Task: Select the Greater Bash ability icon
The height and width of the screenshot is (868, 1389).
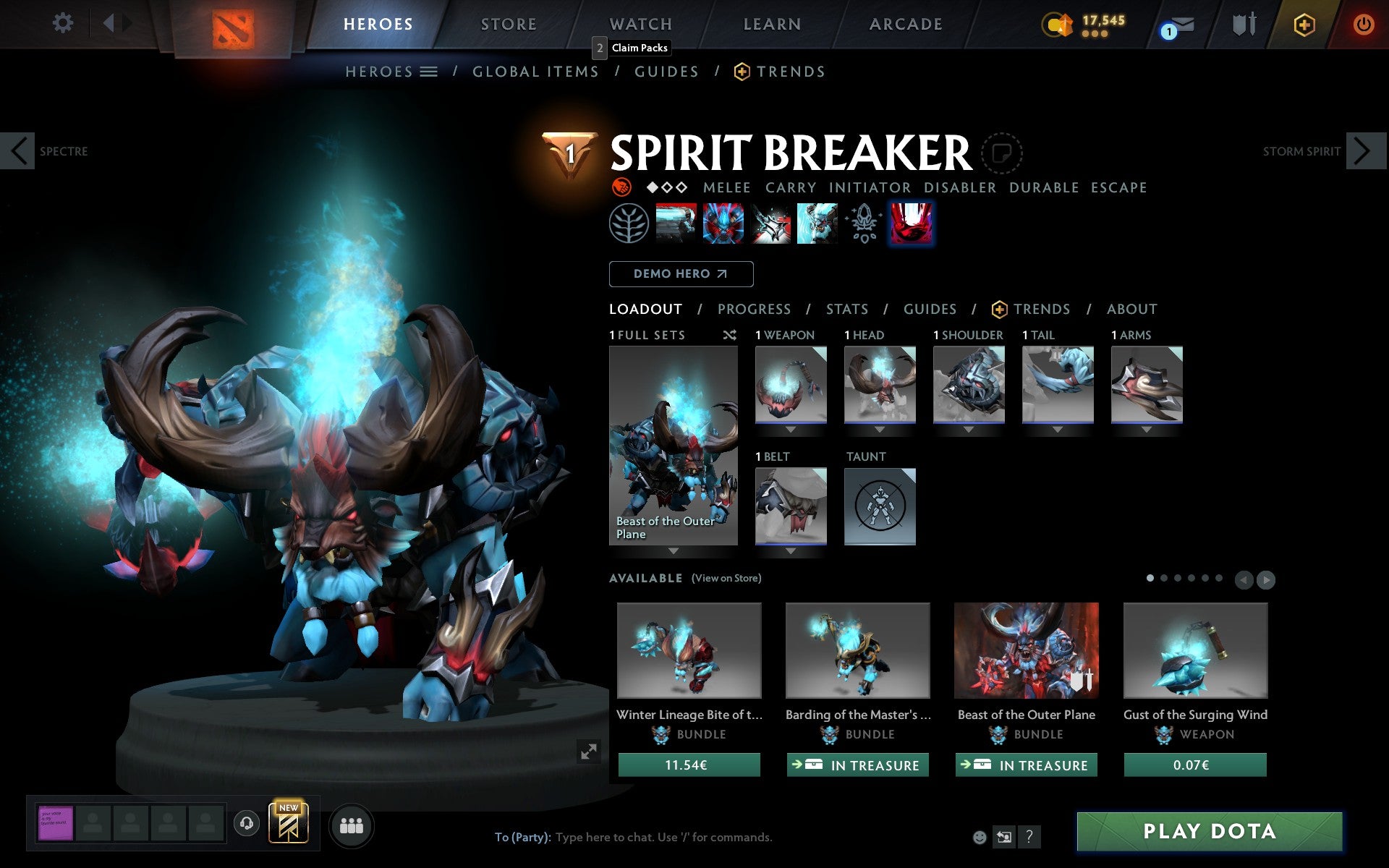Action: tap(769, 223)
